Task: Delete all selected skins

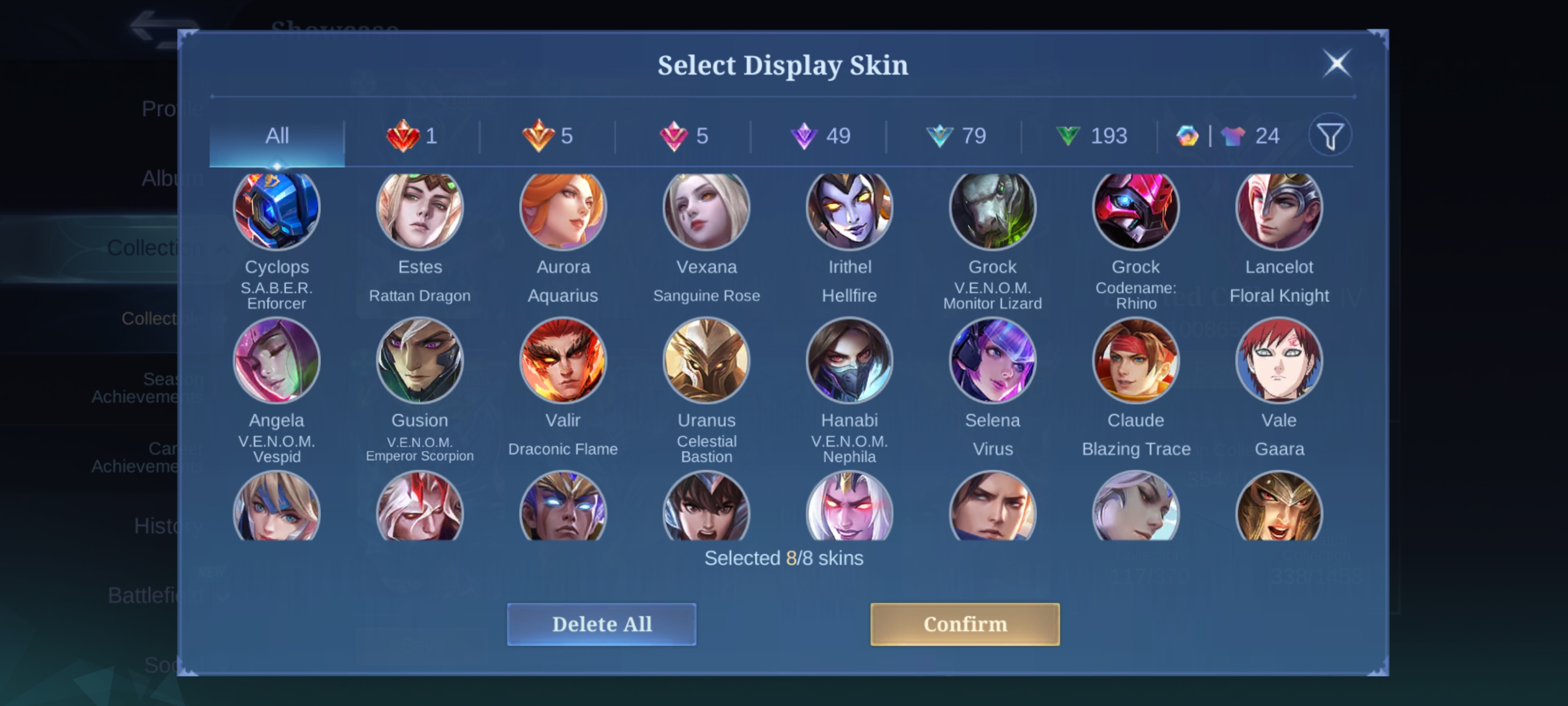Action: tap(601, 624)
